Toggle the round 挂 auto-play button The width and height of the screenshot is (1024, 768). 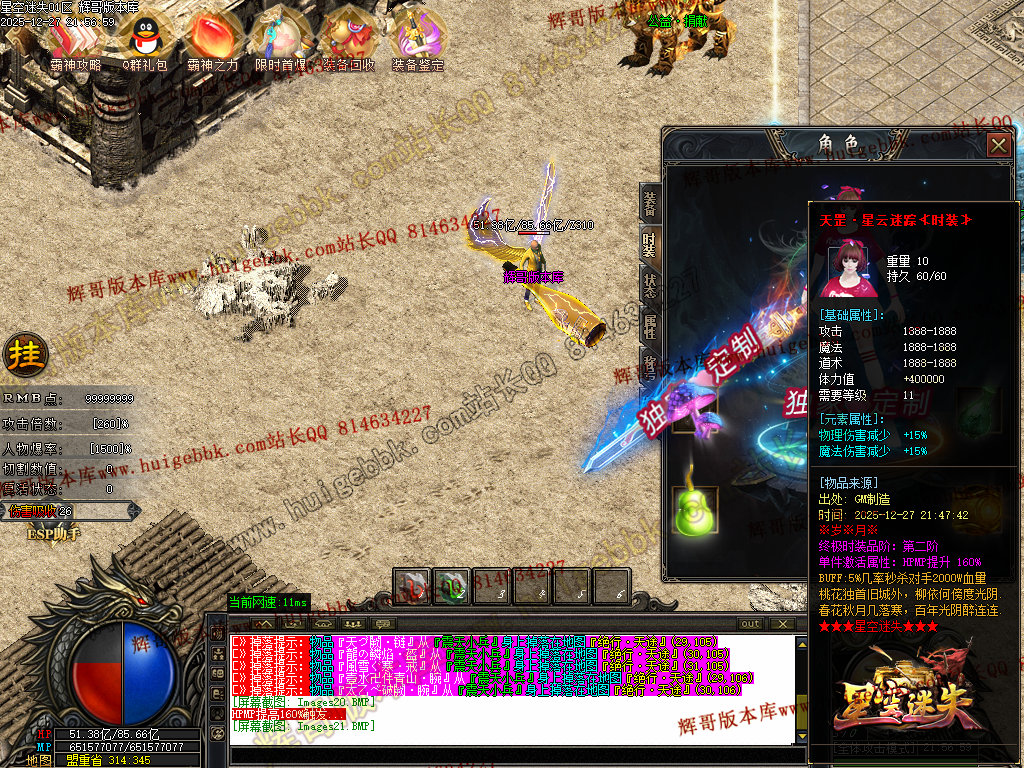(x=21, y=353)
